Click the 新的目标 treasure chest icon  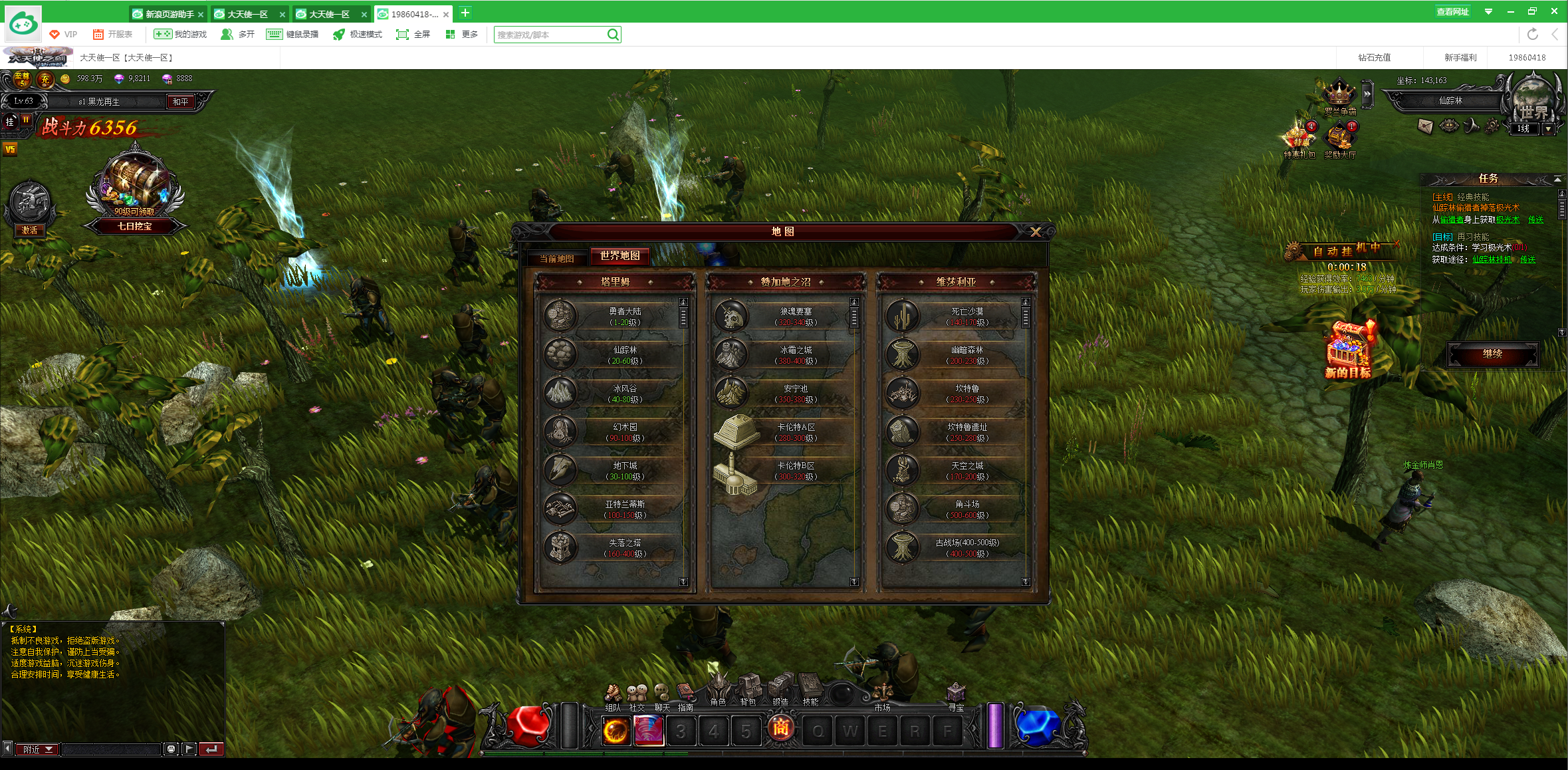[x=1348, y=349]
